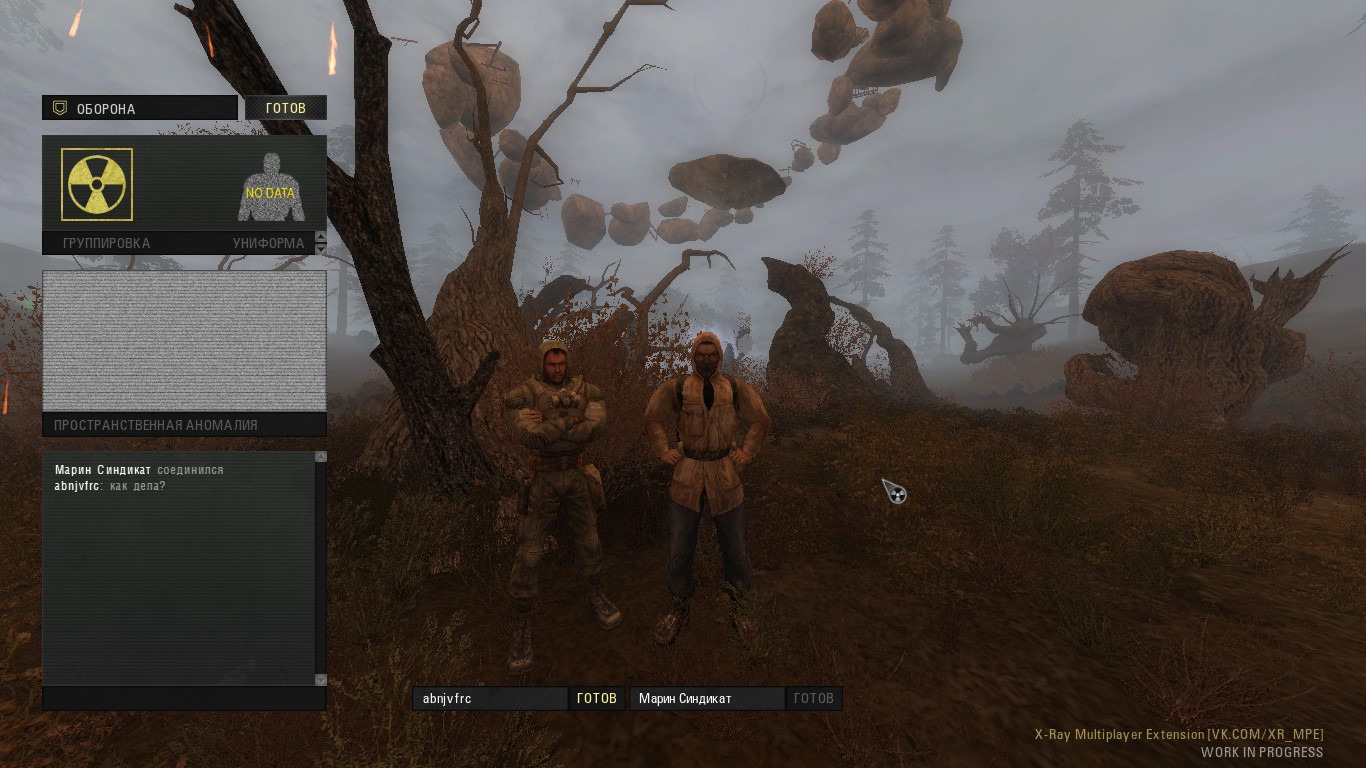The height and width of the screenshot is (768, 1366).
Task: Select the static map preview thumbnail
Action: [x=184, y=340]
